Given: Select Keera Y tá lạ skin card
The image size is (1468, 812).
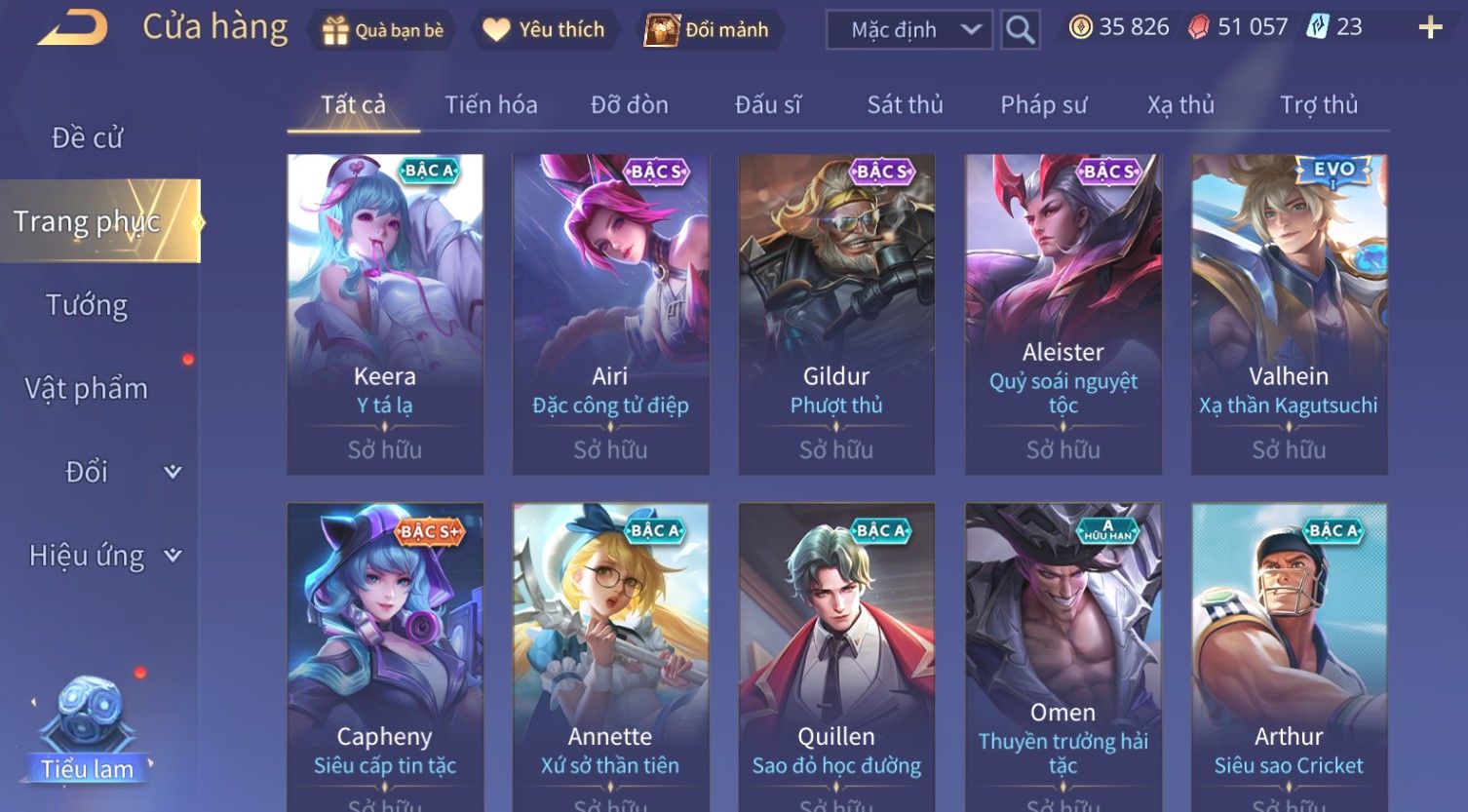Looking at the screenshot, I should tap(385, 314).
